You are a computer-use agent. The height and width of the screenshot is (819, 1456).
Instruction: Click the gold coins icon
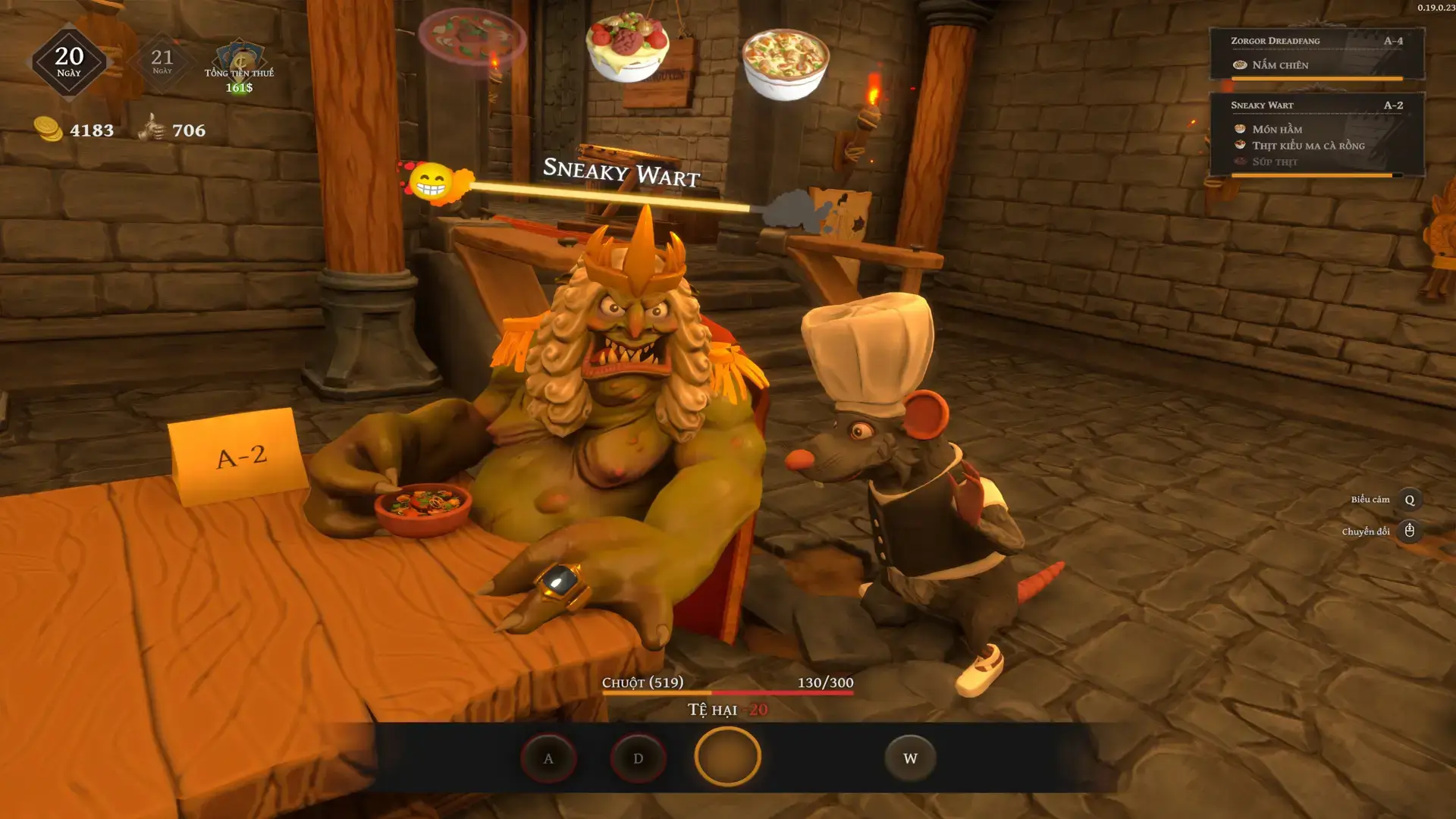(x=49, y=129)
